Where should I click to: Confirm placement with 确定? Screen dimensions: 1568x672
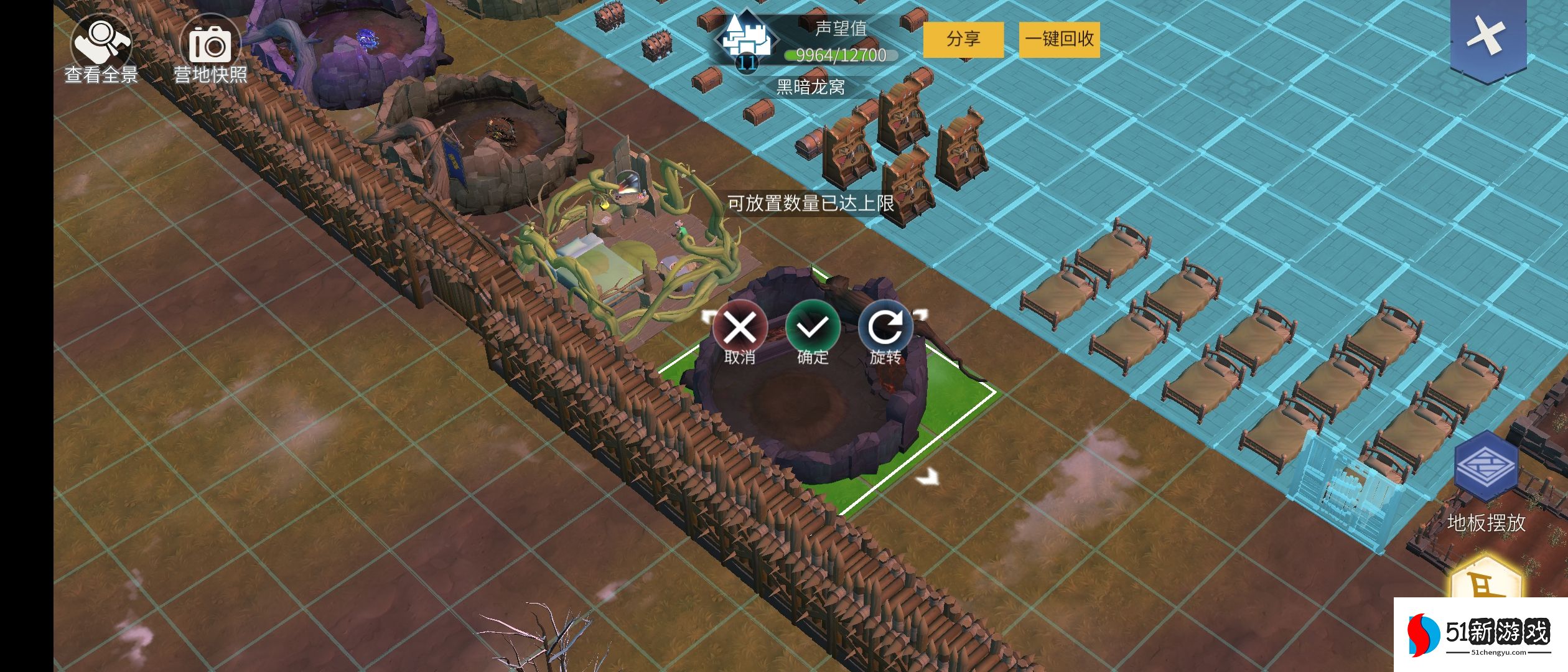click(813, 328)
